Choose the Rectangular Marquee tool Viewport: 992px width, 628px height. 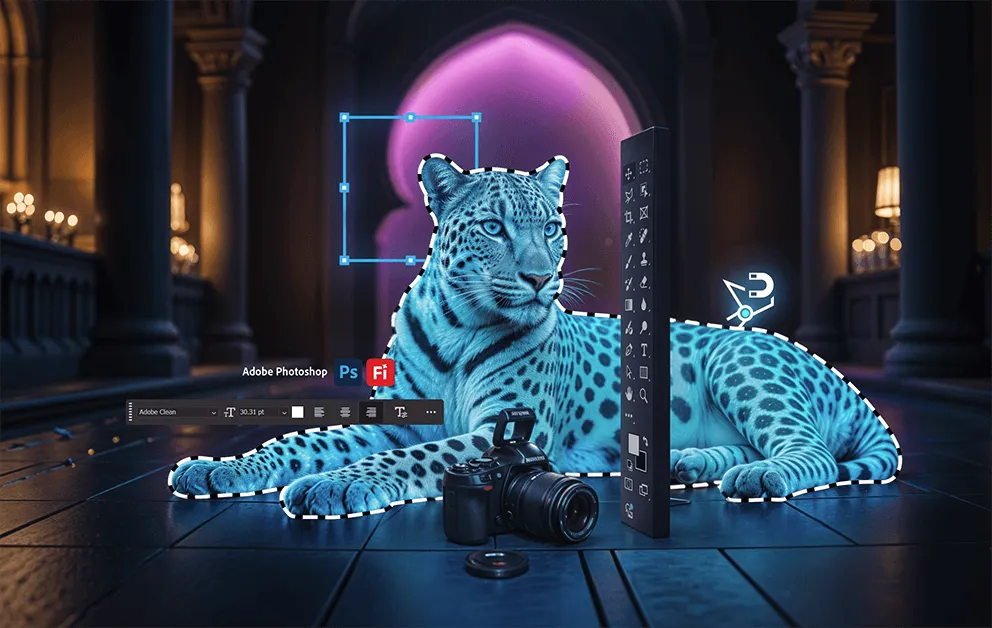pos(645,168)
